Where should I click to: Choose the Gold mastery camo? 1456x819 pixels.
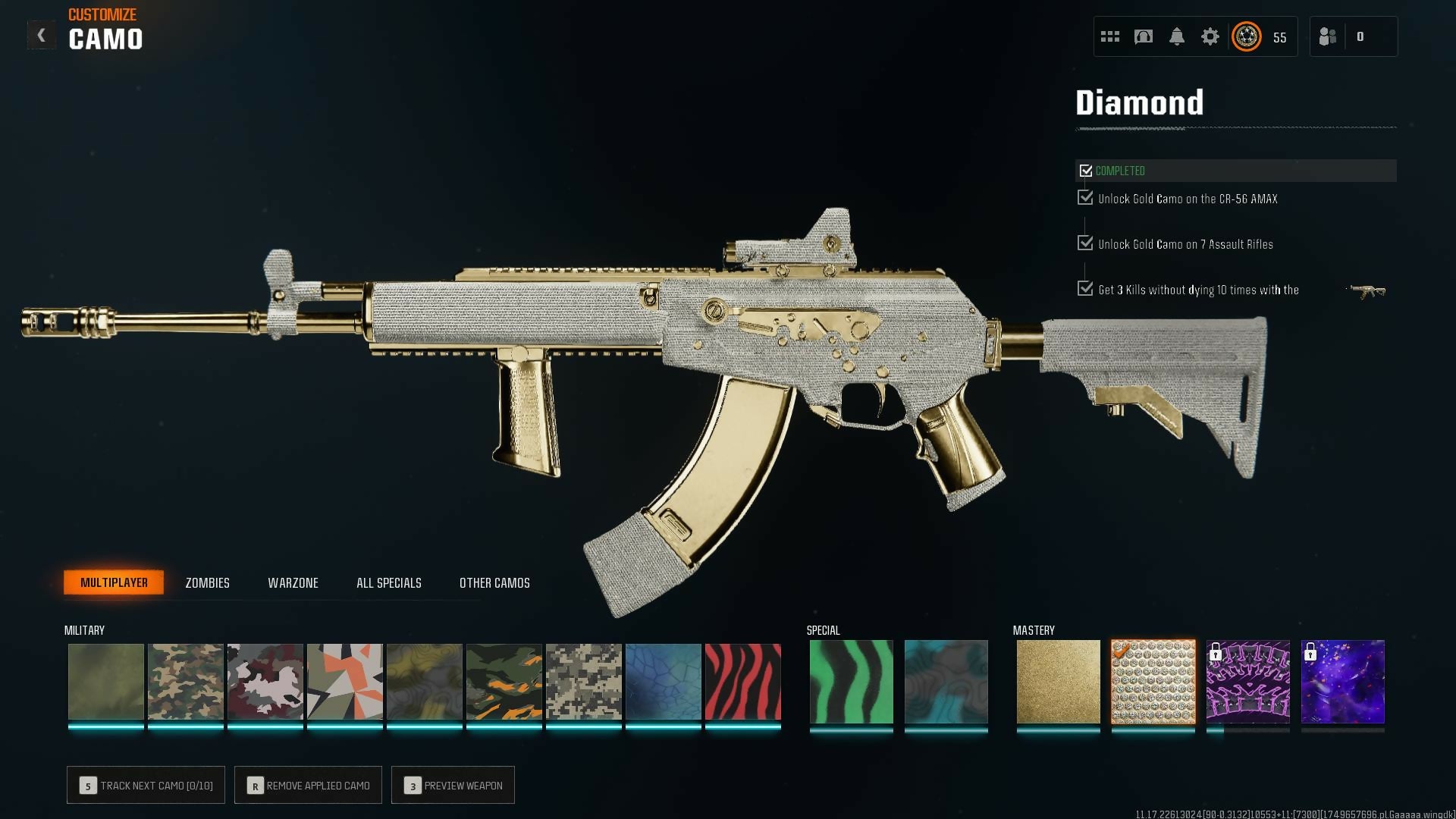(1058, 681)
